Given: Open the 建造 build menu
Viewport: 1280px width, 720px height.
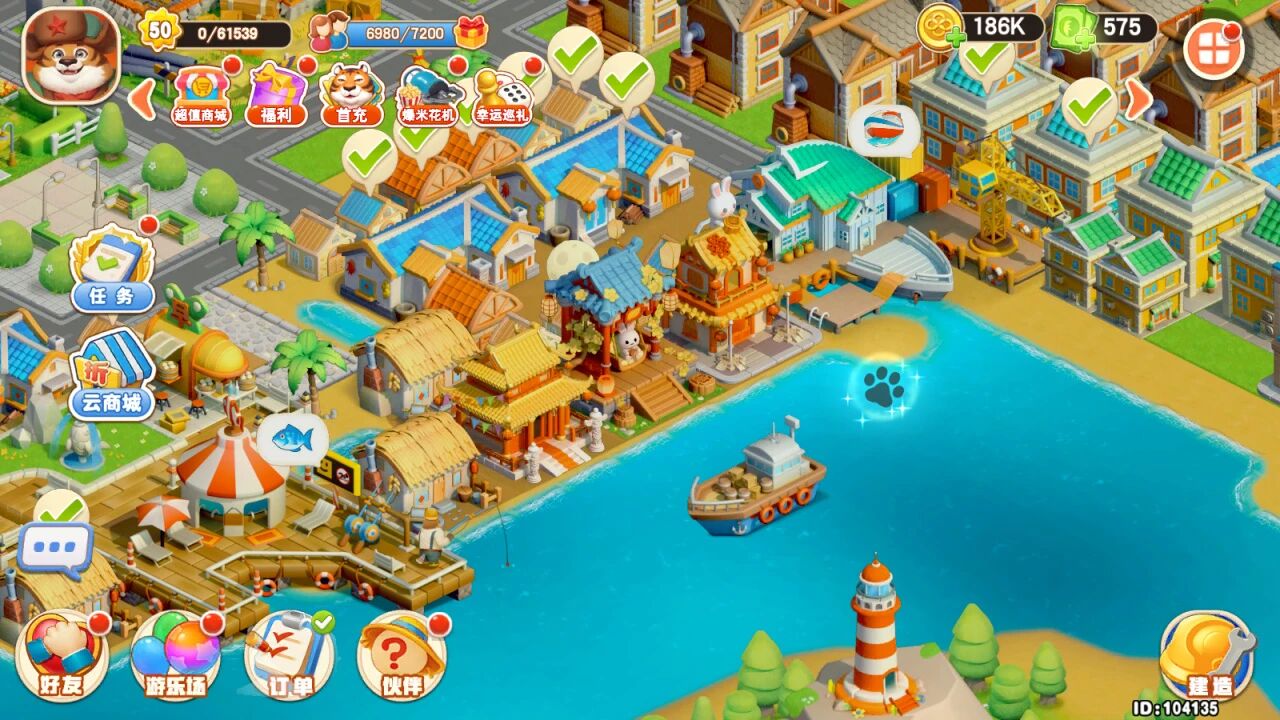Looking at the screenshot, I should 1207,656.
